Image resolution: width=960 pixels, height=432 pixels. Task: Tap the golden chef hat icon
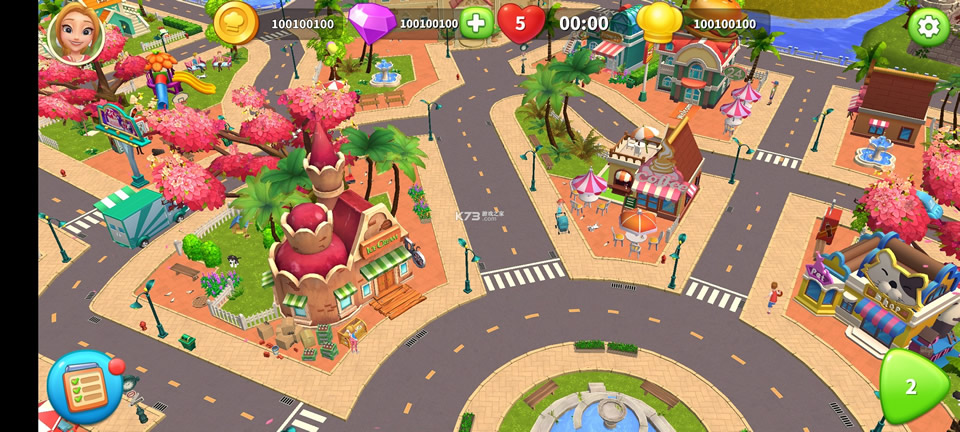pyautogui.click(x=660, y=23)
